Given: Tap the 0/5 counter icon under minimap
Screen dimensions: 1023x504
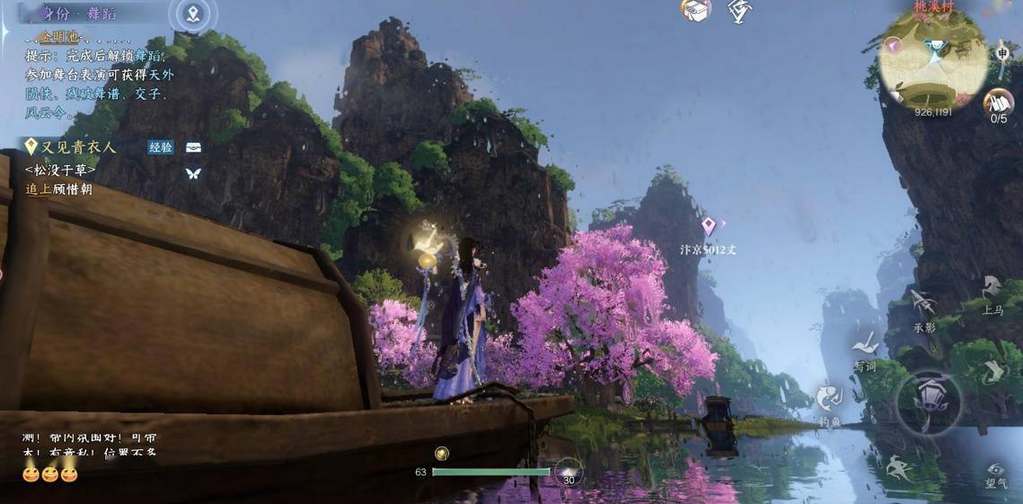Looking at the screenshot, I should tap(998, 103).
